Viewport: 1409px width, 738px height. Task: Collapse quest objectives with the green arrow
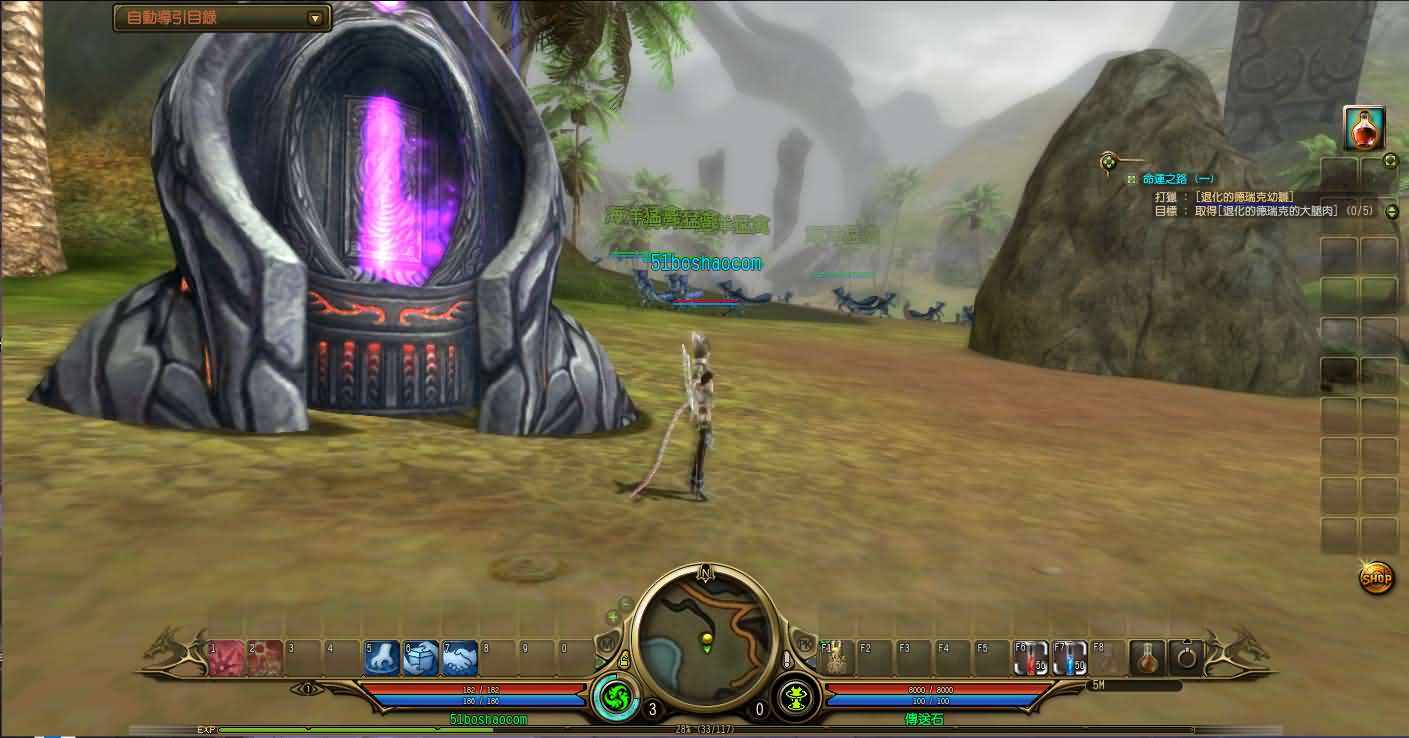(x=1391, y=211)
